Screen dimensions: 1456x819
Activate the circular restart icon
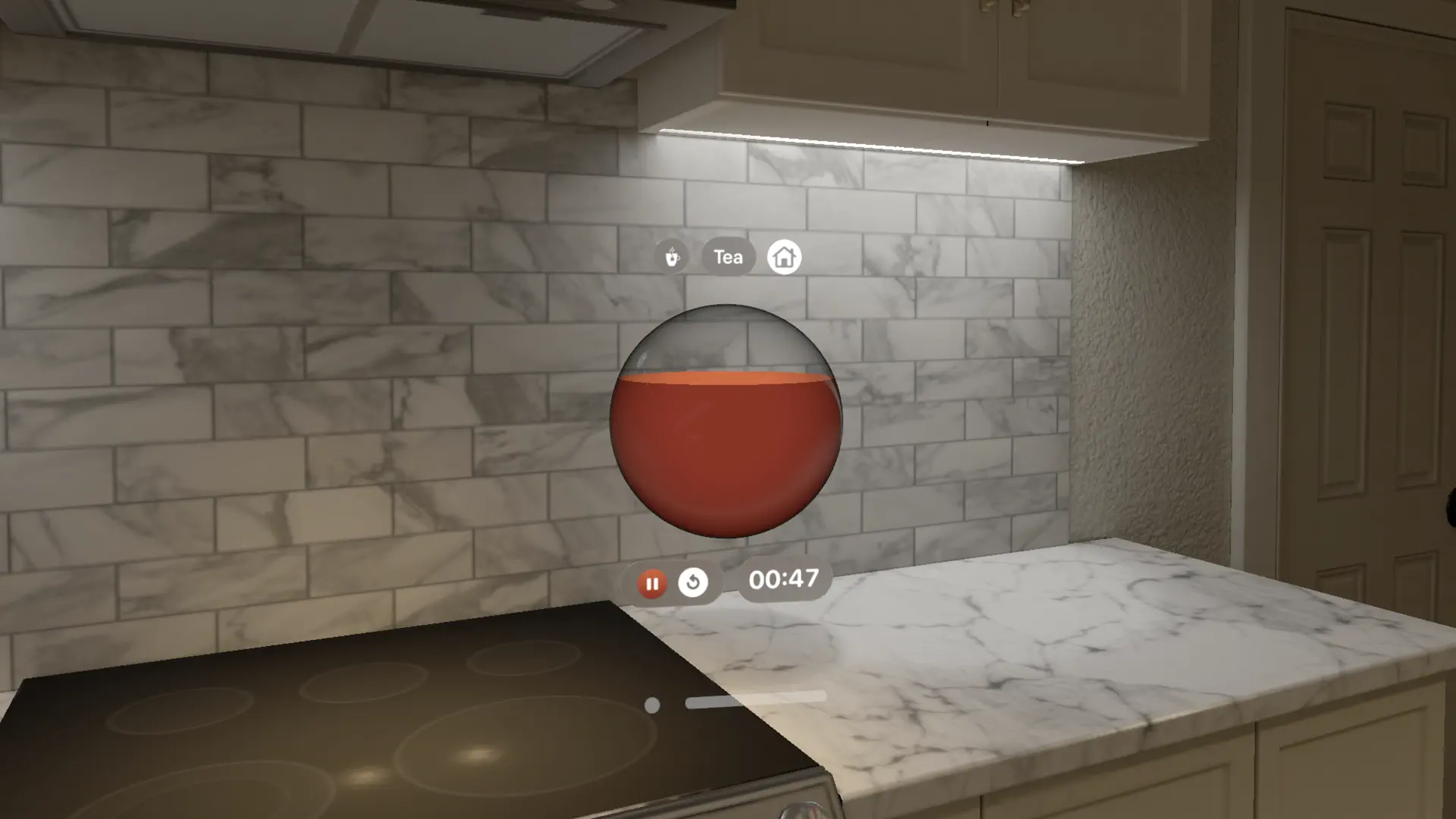pyautogui.click(x=695, y=582)
